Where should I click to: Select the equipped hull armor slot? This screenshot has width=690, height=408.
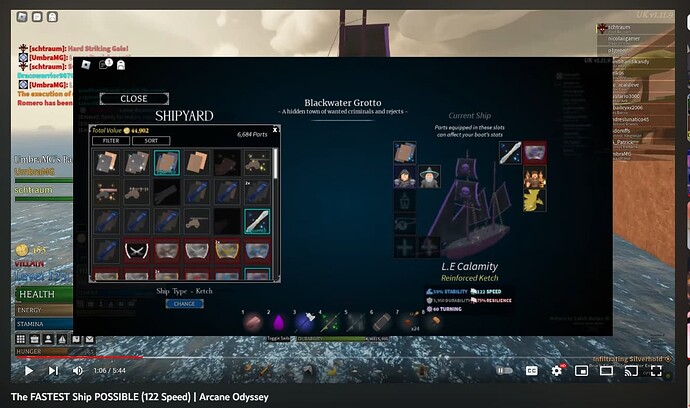tap(534, 152)
